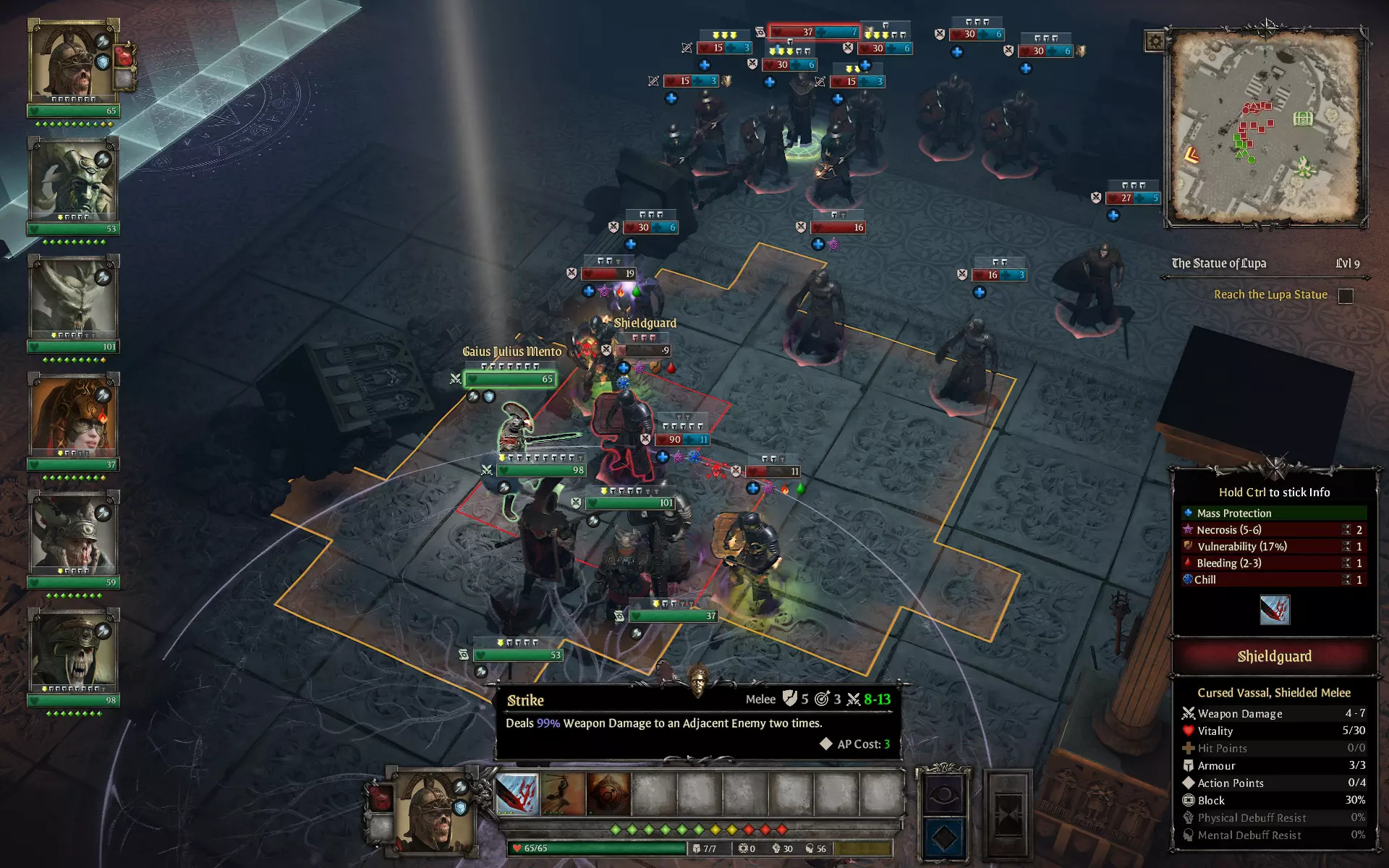The image size is (1389, 868).
Task: Activate the spear warrior skill icon
Action: [x=563, y=794]
